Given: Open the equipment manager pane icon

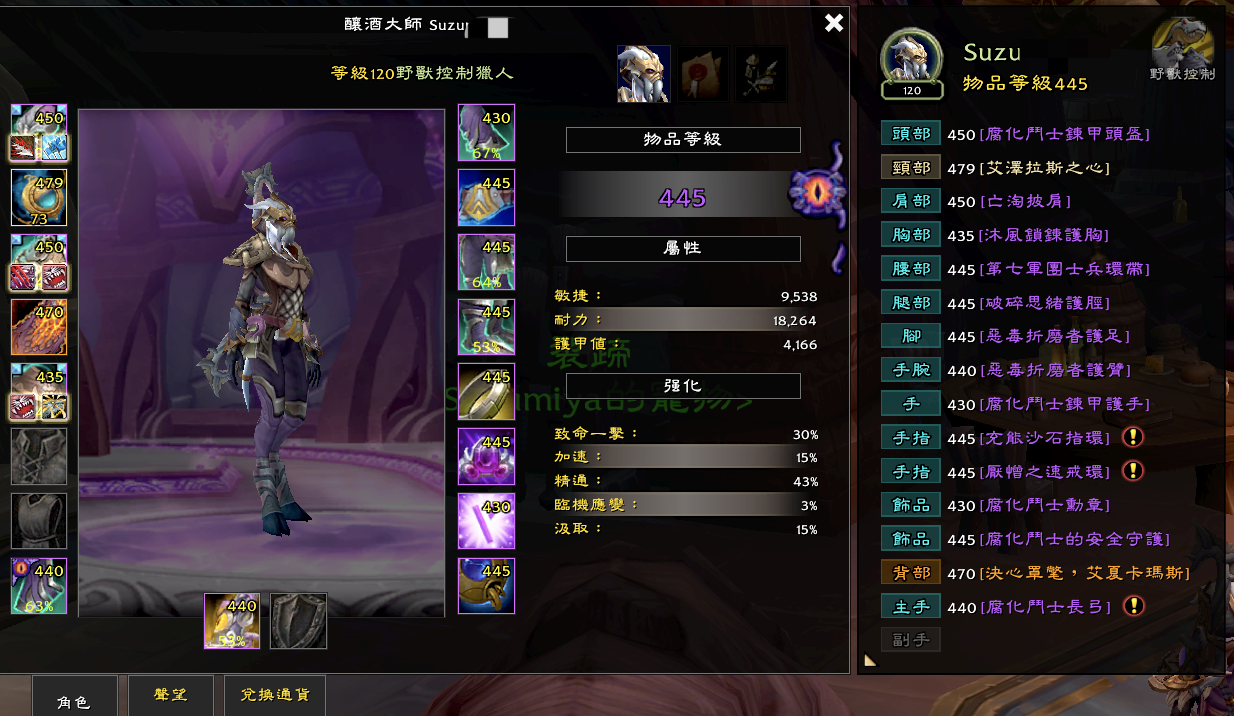Looking at the screenshot, I should (761, 73).
